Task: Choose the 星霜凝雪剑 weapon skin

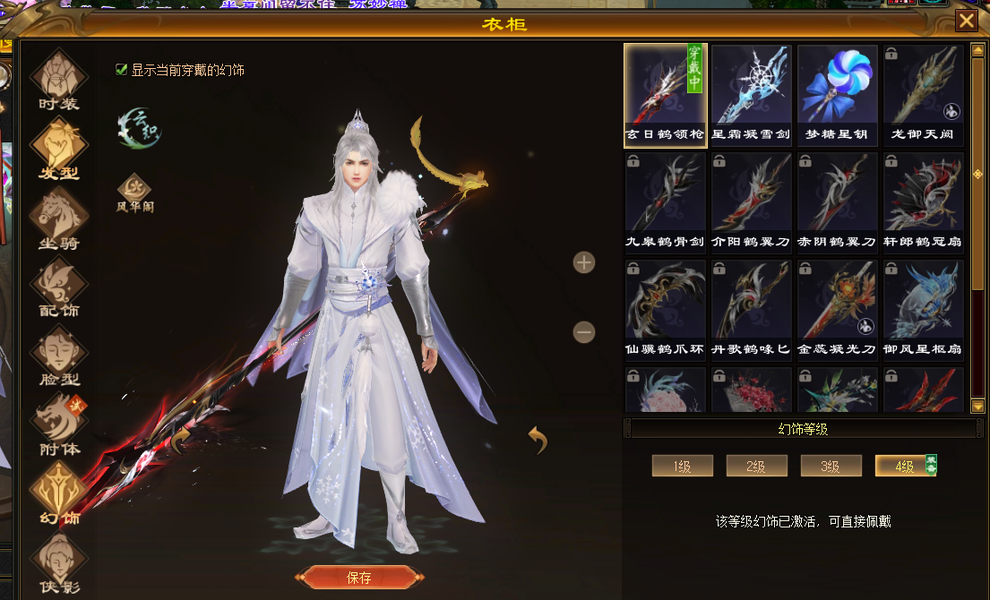Action: (x=751, y=94)
